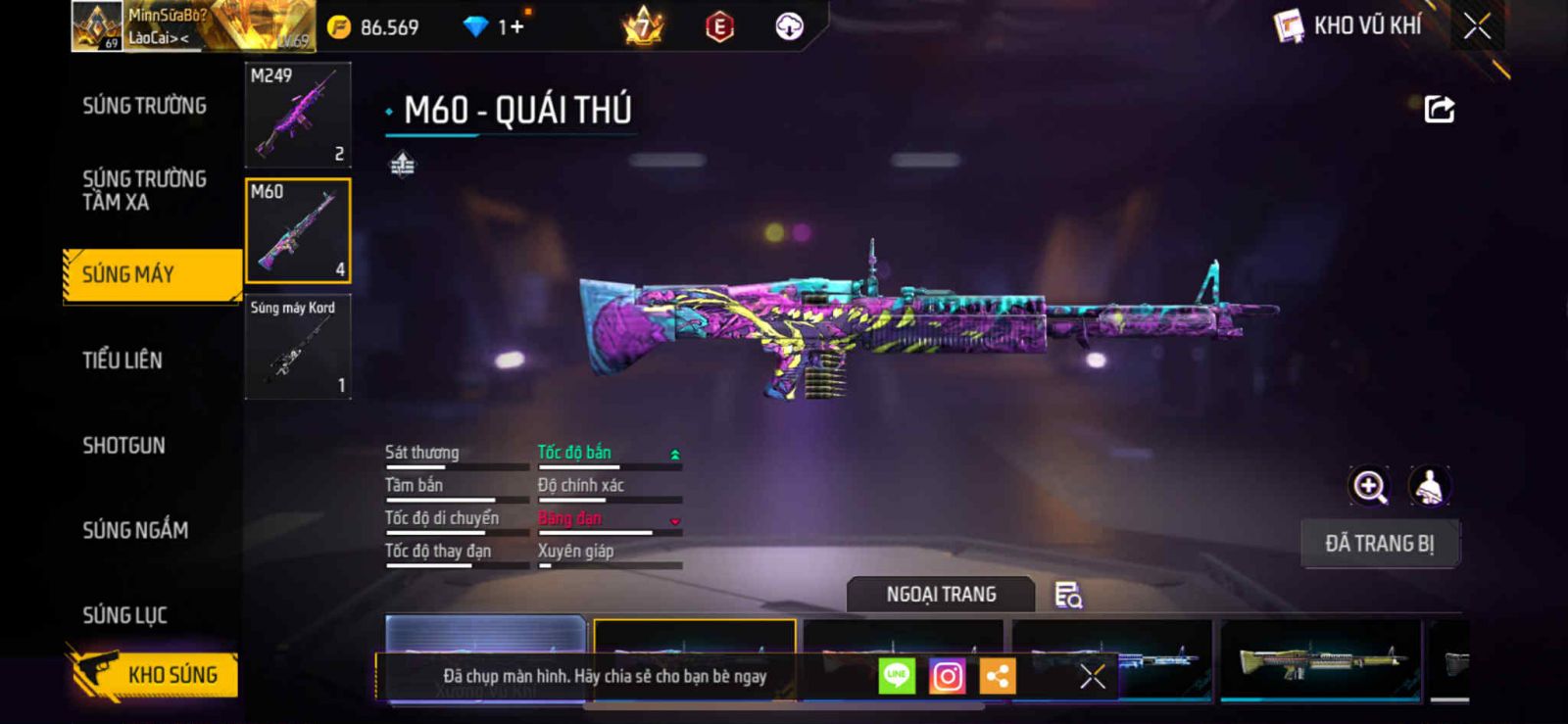Choose the Súng máy Kord weapon

click(x=298, y=347)
